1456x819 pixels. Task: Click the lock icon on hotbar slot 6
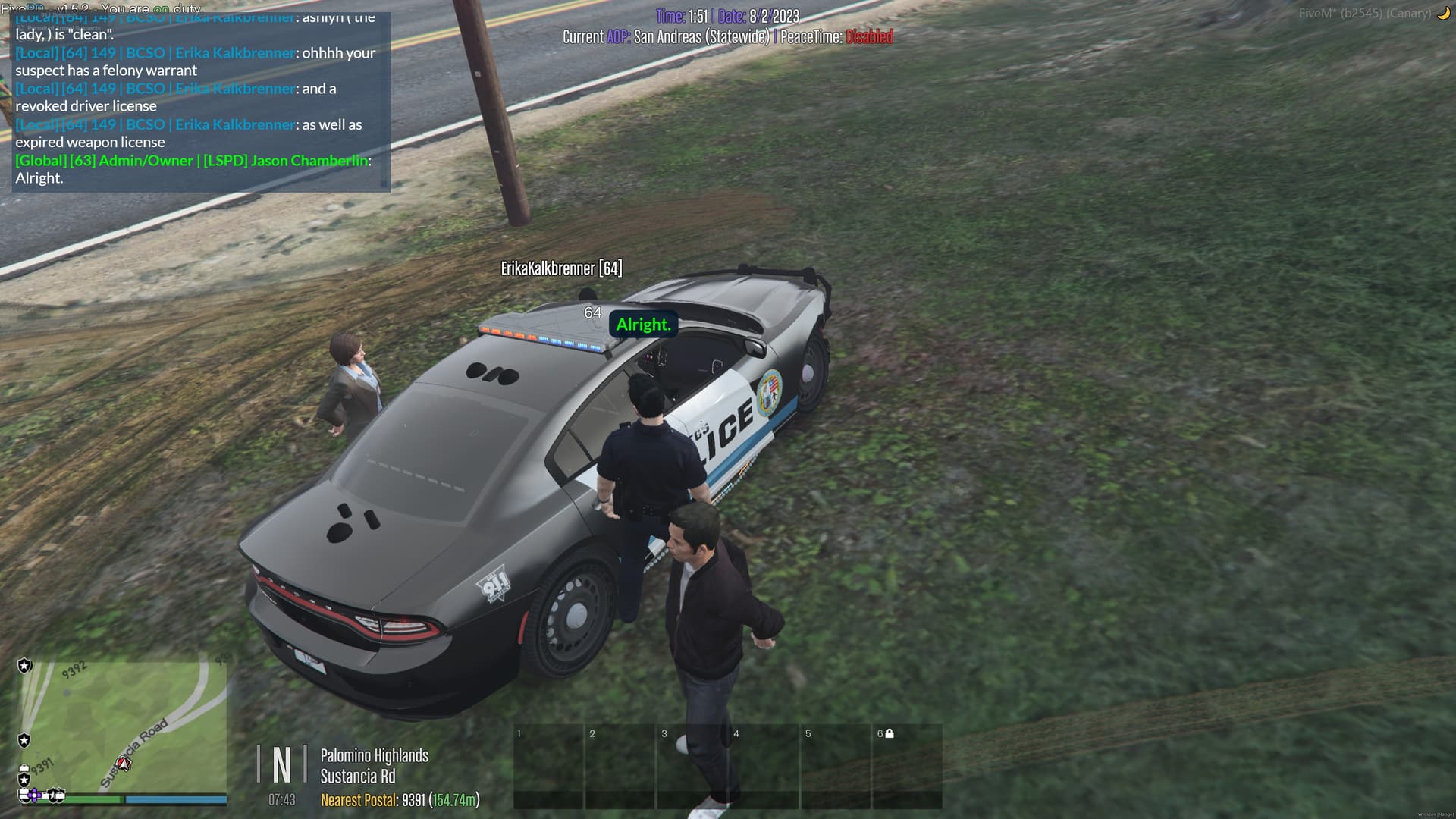(889, 733)
